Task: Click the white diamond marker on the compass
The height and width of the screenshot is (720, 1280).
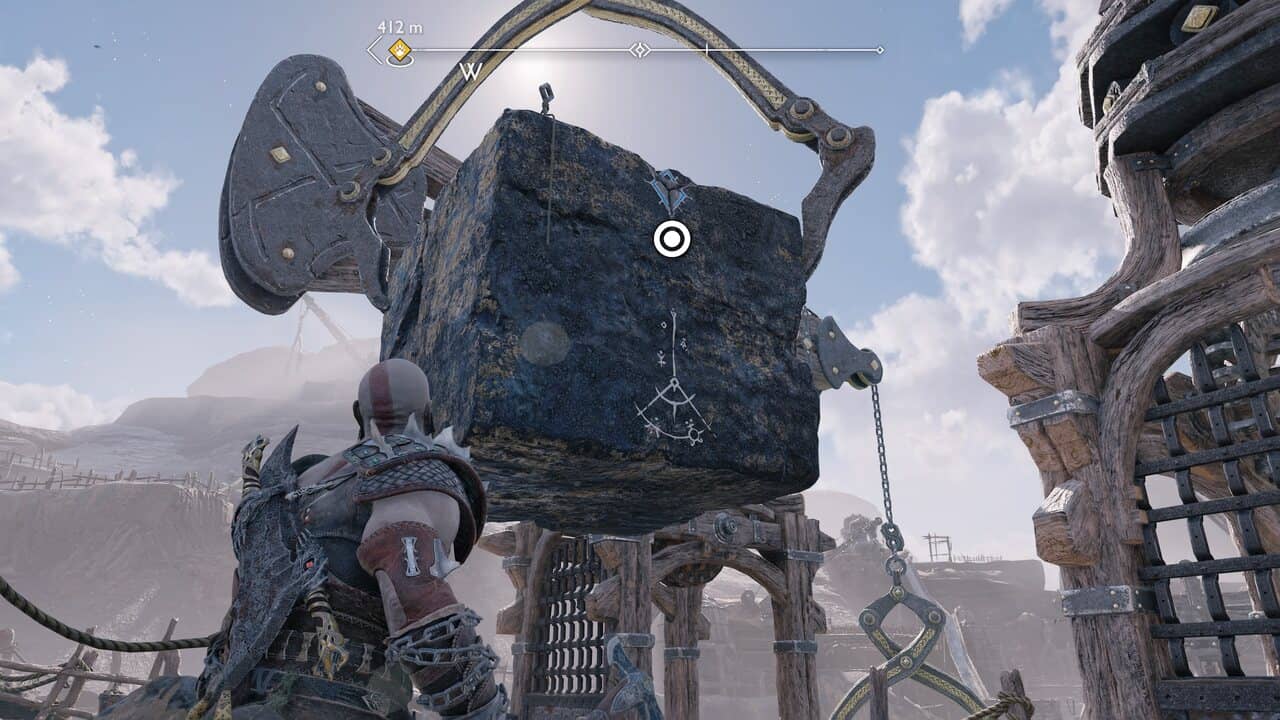Action: 639,49
